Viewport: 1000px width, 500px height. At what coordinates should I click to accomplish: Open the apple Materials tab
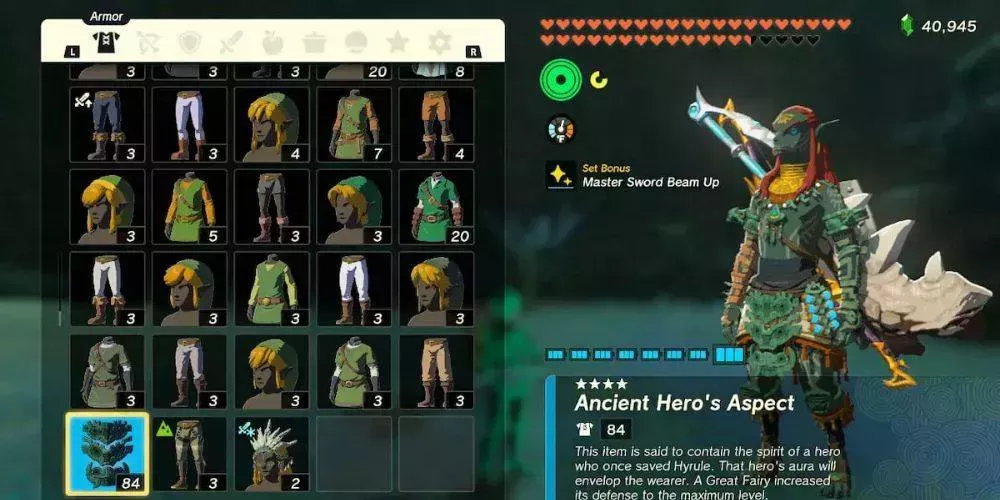(272, 42)
